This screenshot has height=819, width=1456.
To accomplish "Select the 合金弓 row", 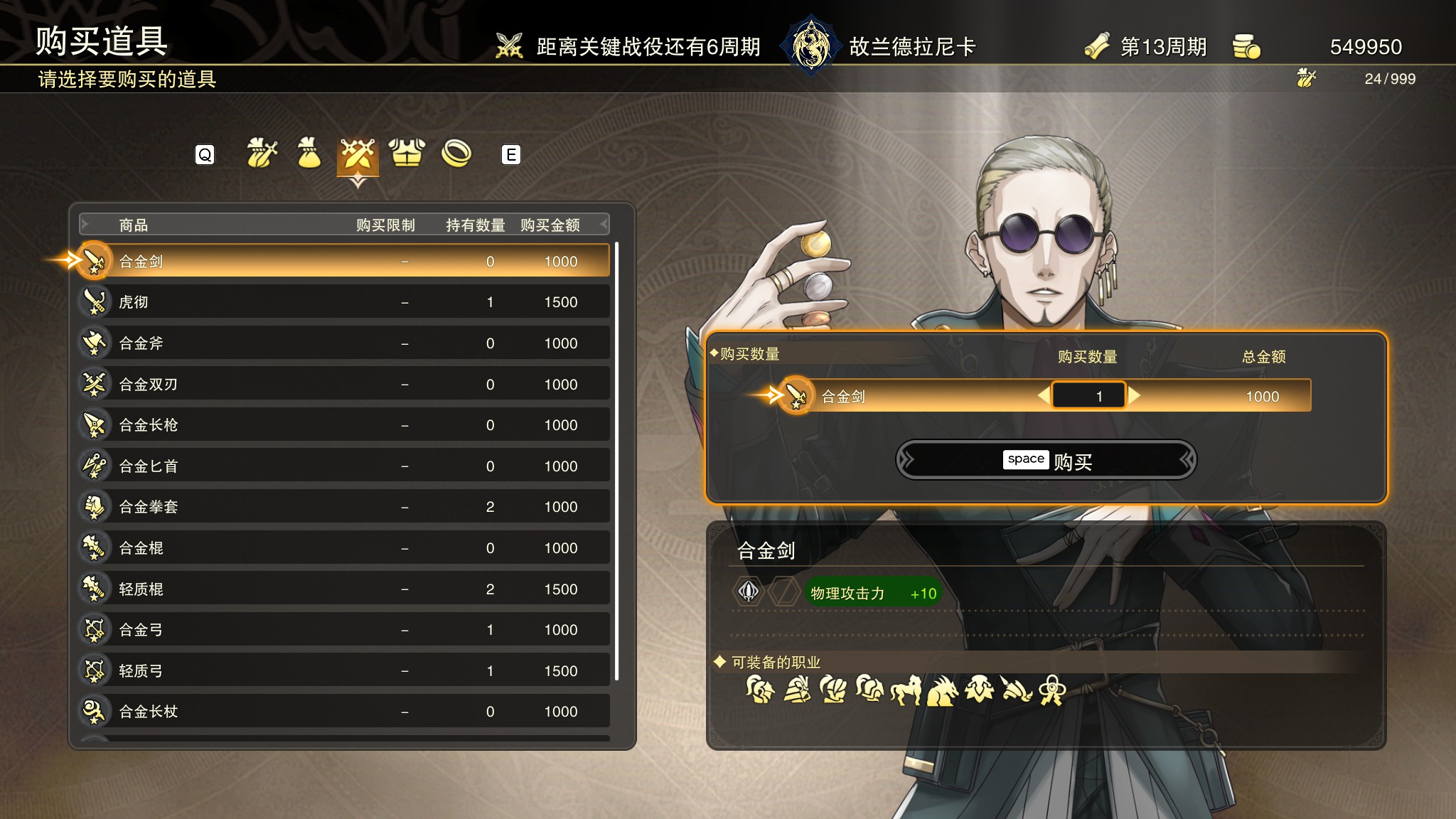I will click(345, 630).
